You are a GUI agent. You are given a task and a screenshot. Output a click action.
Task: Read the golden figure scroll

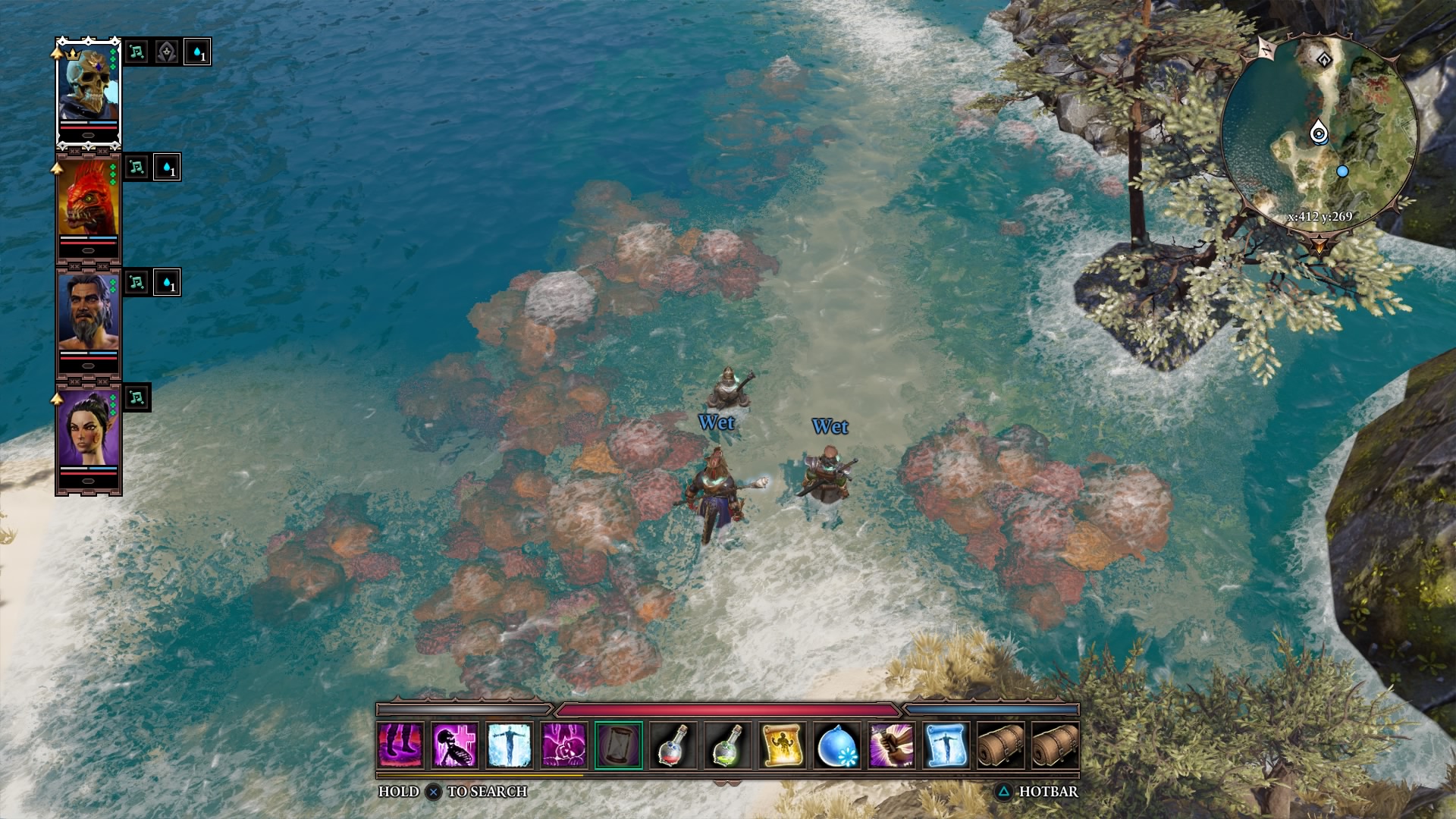pos(783,745)
